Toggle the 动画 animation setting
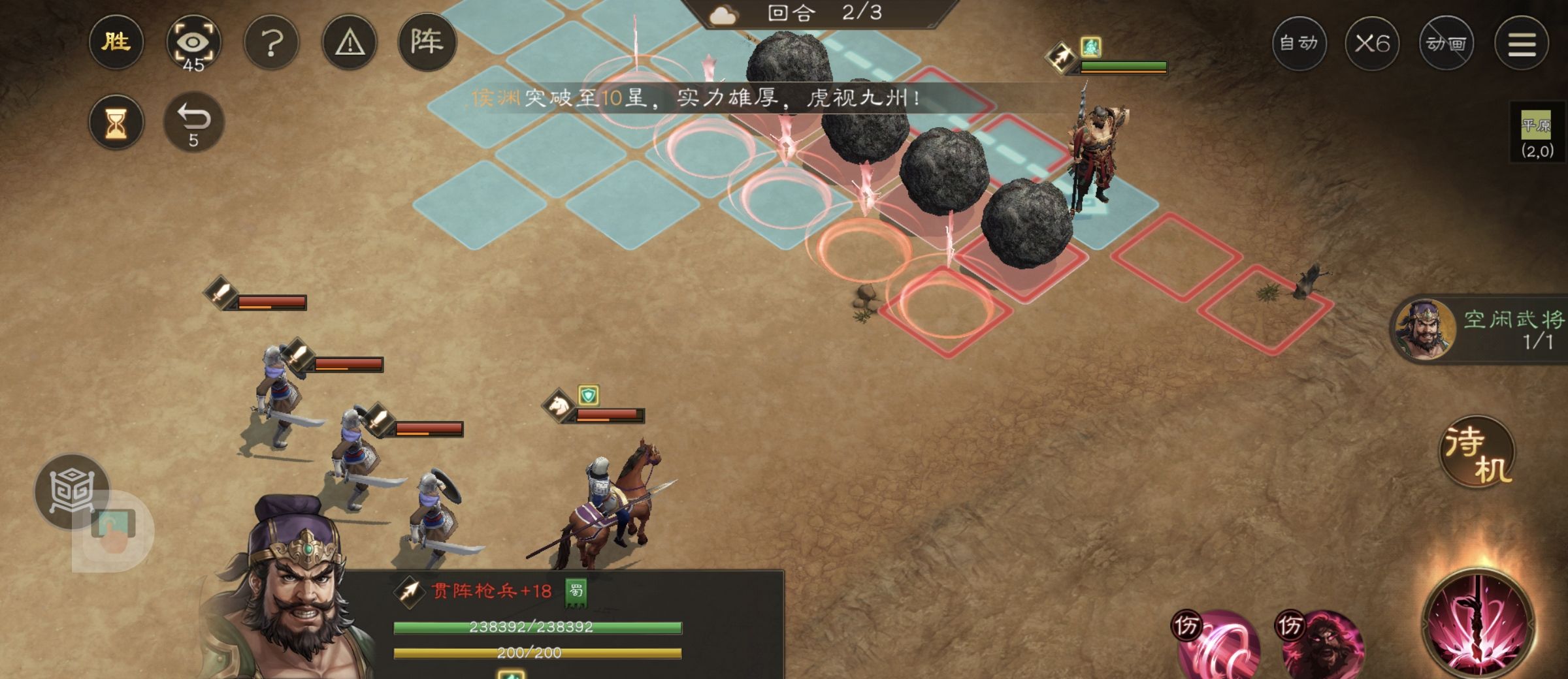 click(x=1446, y=44)
